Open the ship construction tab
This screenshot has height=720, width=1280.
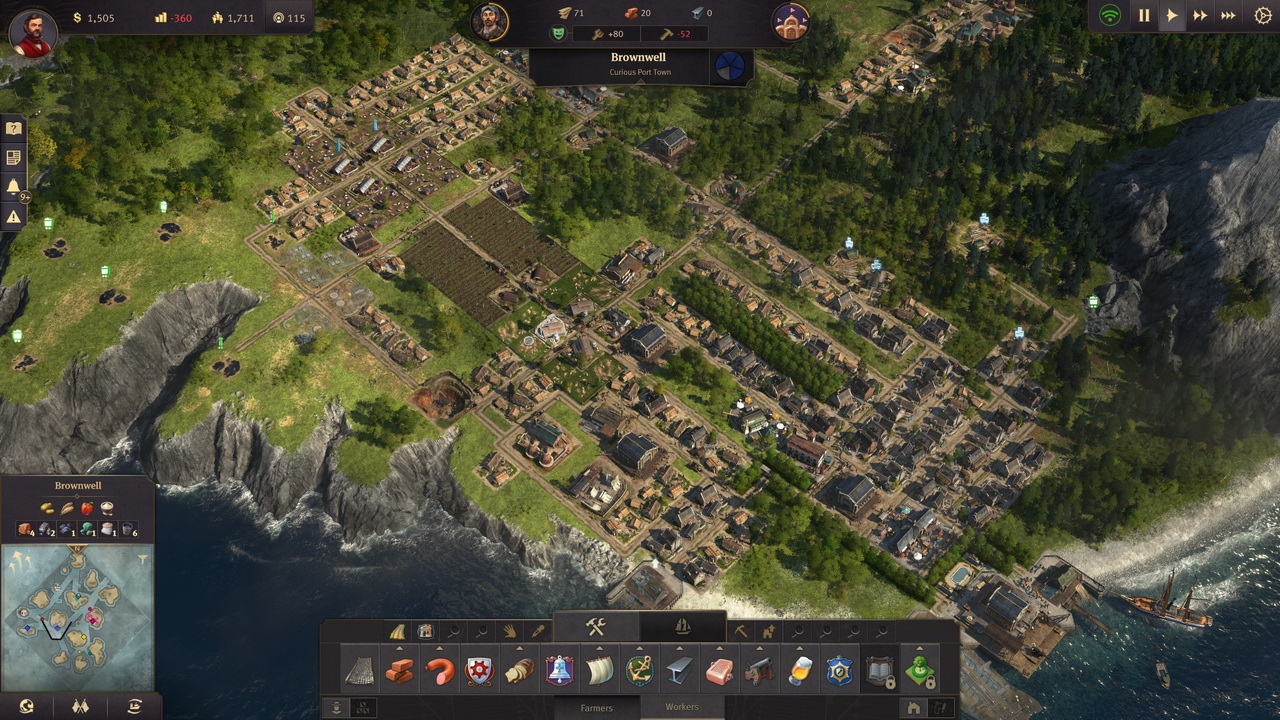pyautogui.click(x=683, y=627)
